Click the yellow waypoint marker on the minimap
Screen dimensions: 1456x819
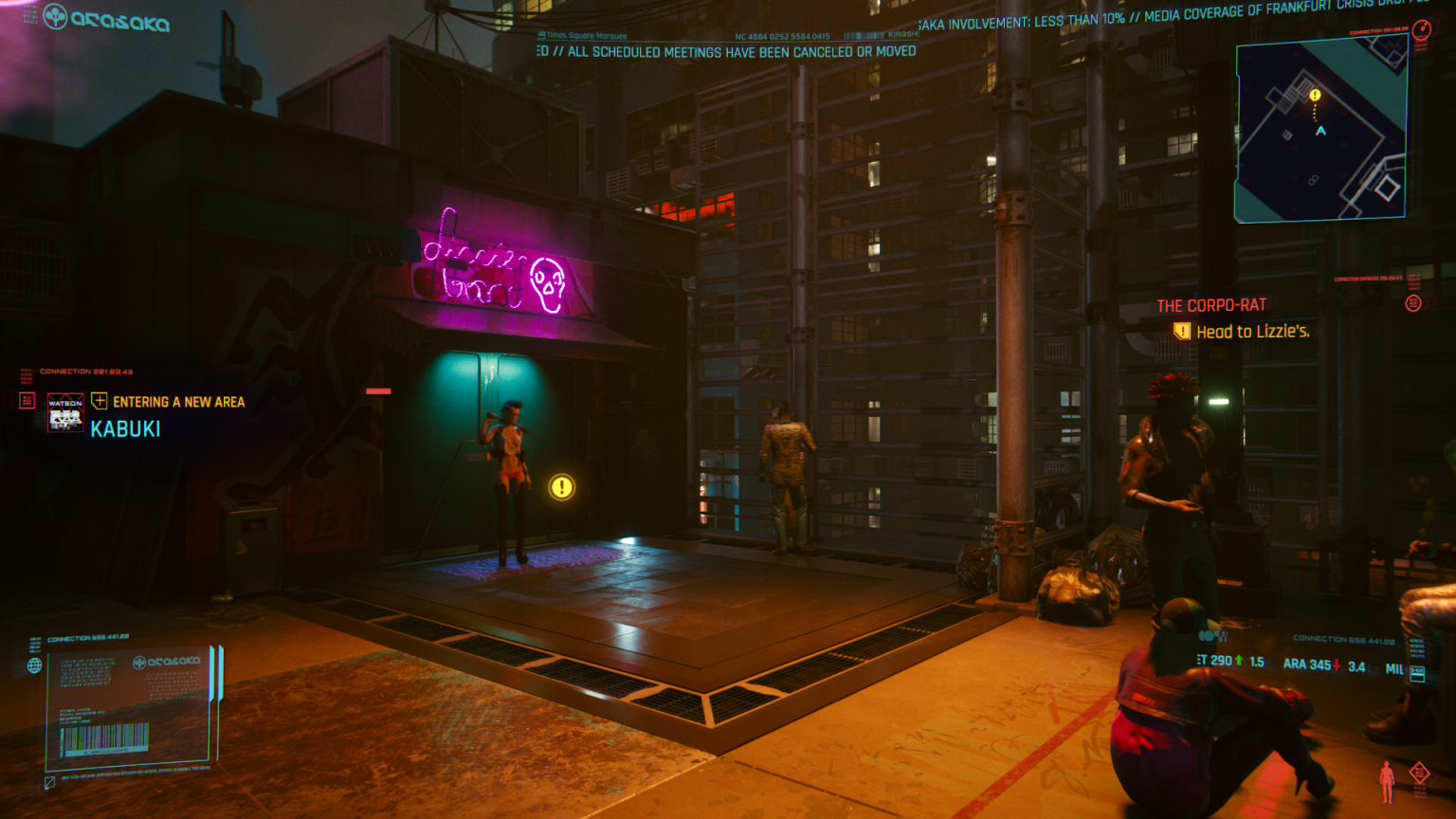1314,95
